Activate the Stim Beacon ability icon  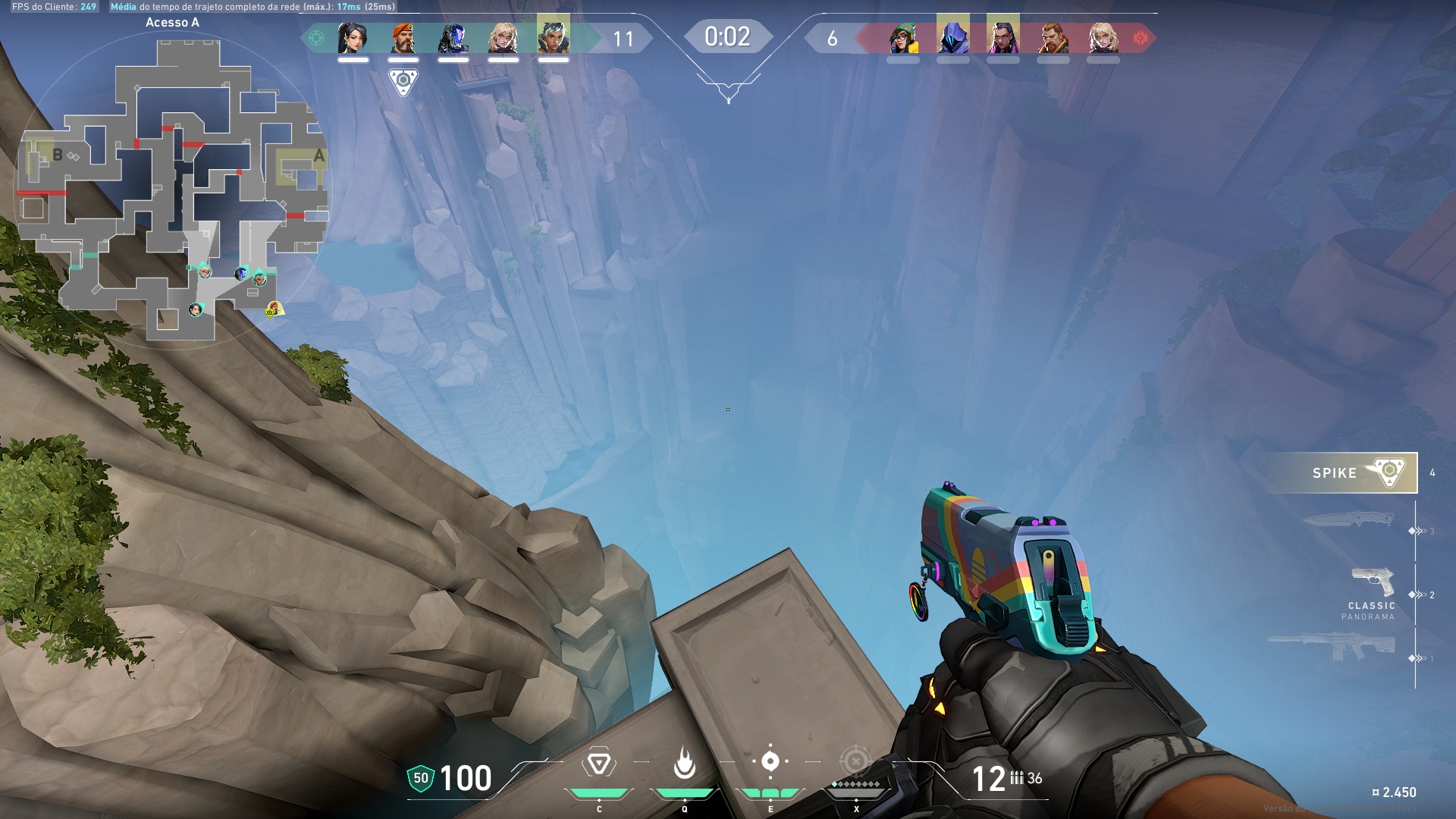tap(598, 764)
